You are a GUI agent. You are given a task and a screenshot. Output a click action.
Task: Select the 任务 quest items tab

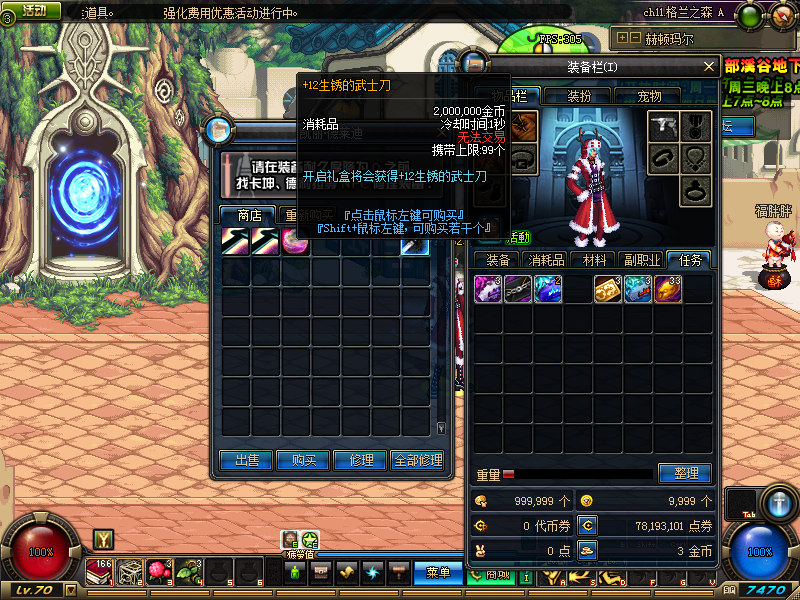[690, 260]
